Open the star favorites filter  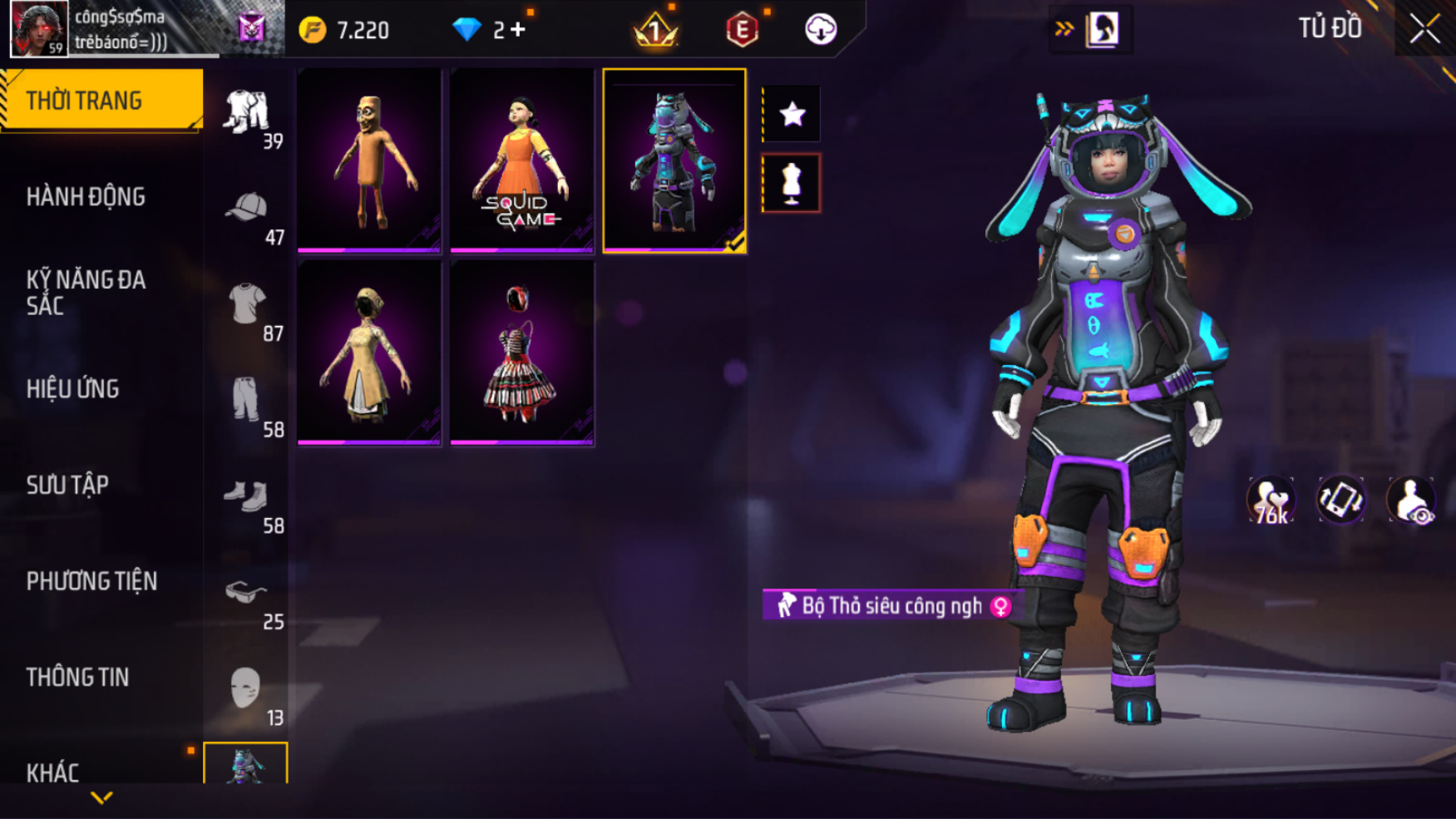[792, 113]
